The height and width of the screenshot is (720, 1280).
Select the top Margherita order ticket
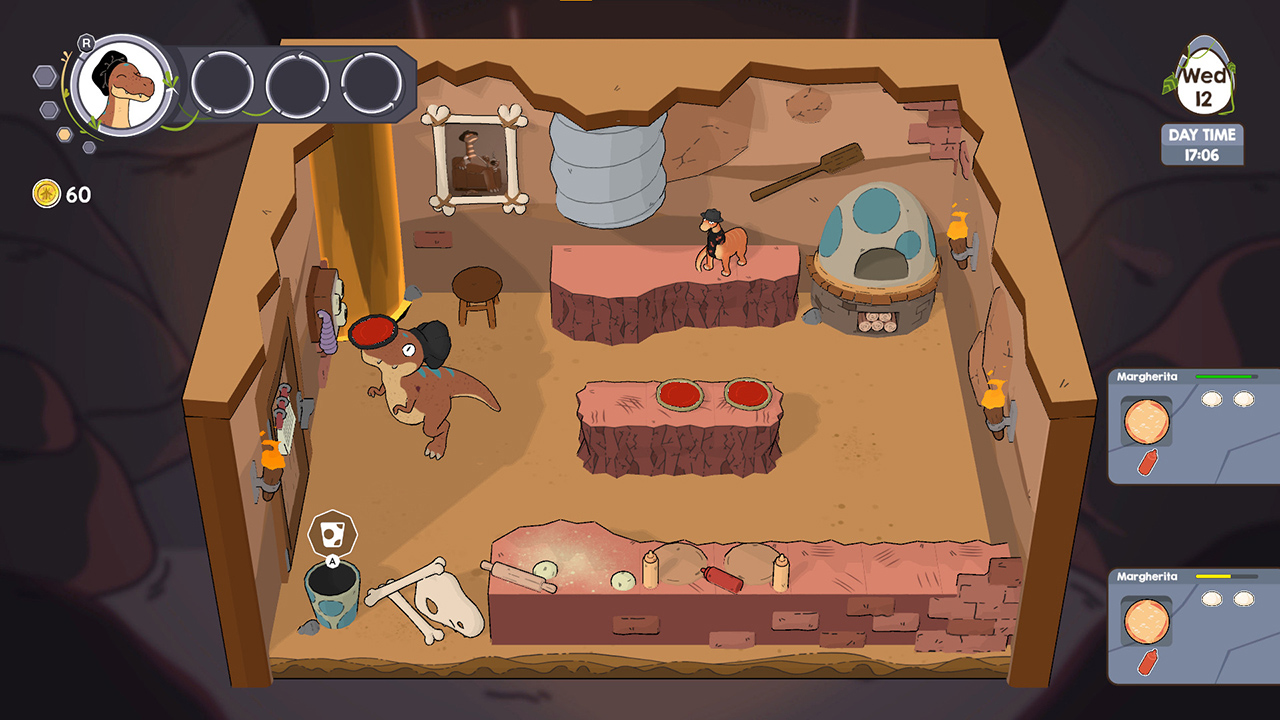[1190, 430]
